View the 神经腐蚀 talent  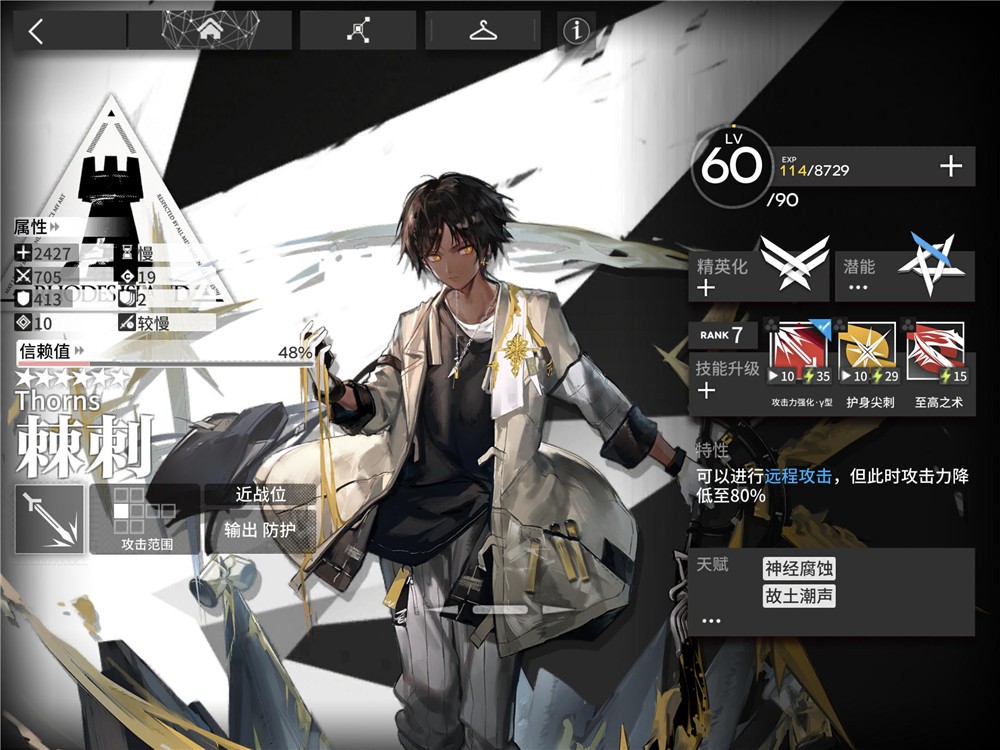799,569
